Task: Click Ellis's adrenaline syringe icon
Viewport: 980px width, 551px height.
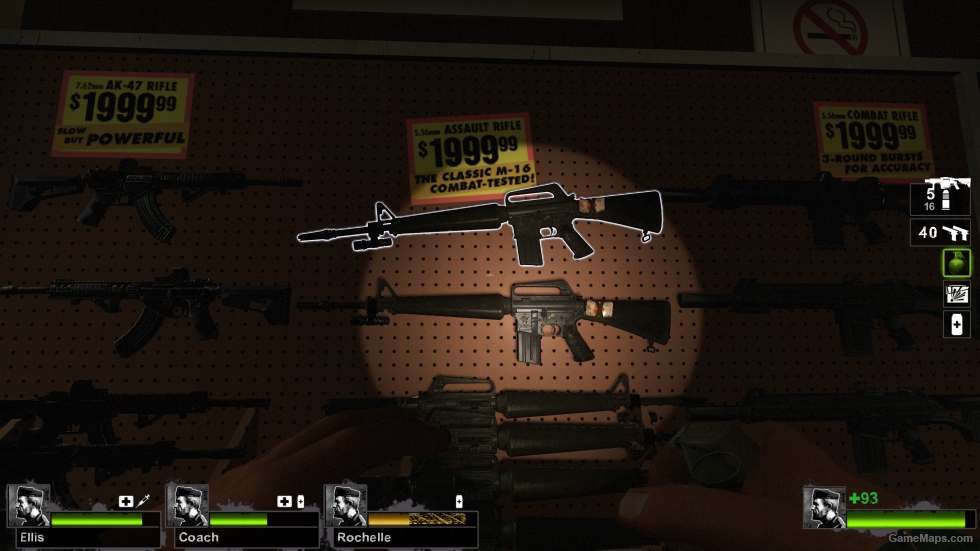Action: [x=143, y=501]
